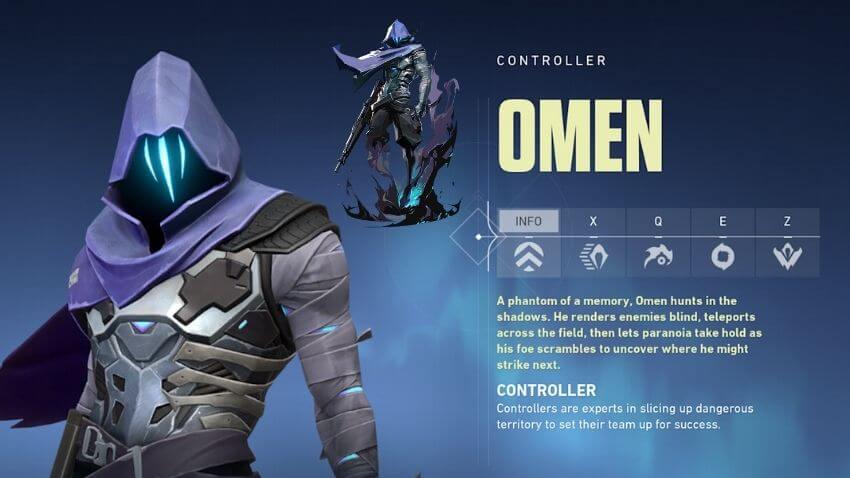Switch to the Q ability tab

[x=658, y=220]
